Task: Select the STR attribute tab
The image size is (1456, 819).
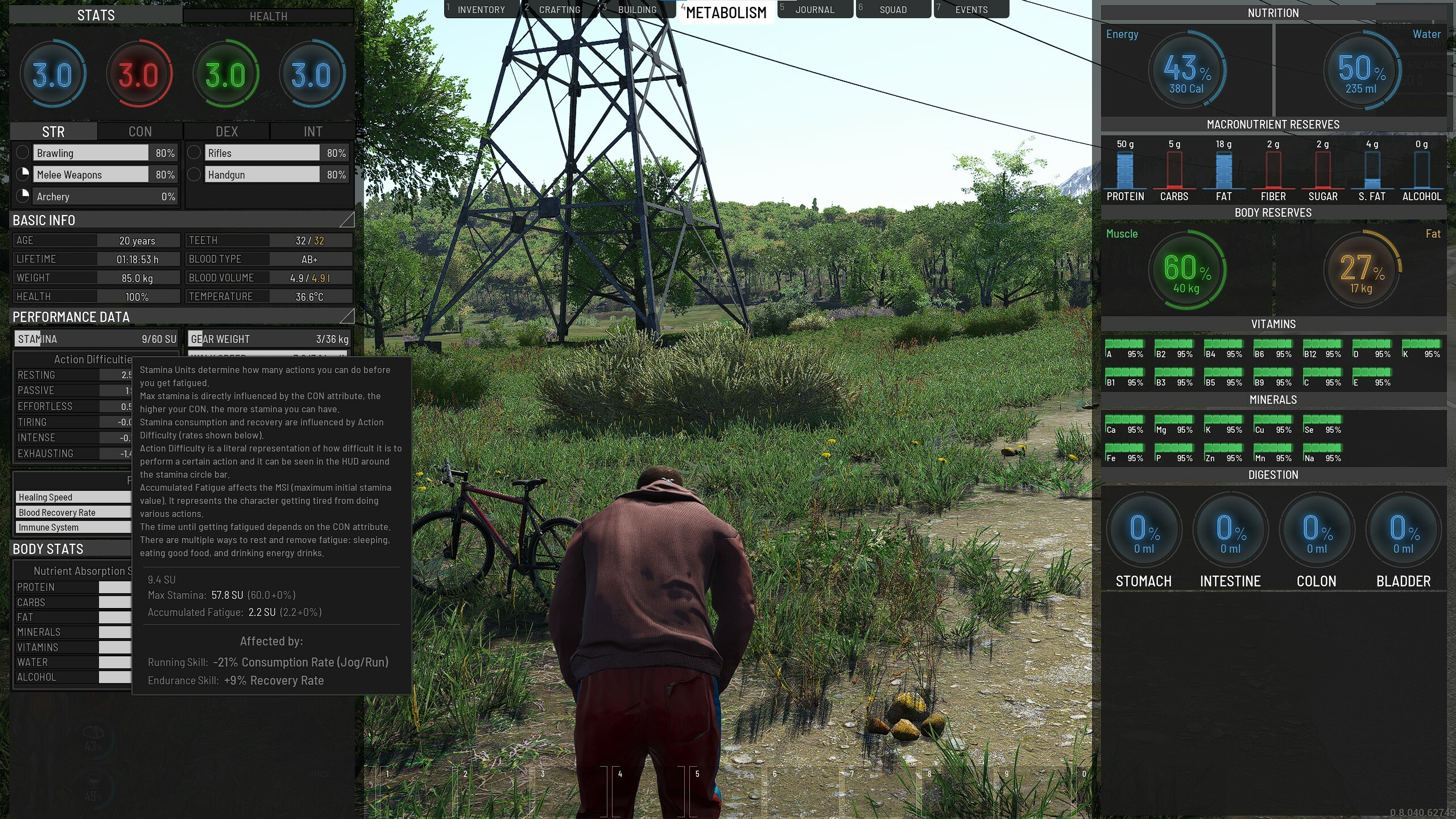Action: pyautogui.click(x=52, y=131)
